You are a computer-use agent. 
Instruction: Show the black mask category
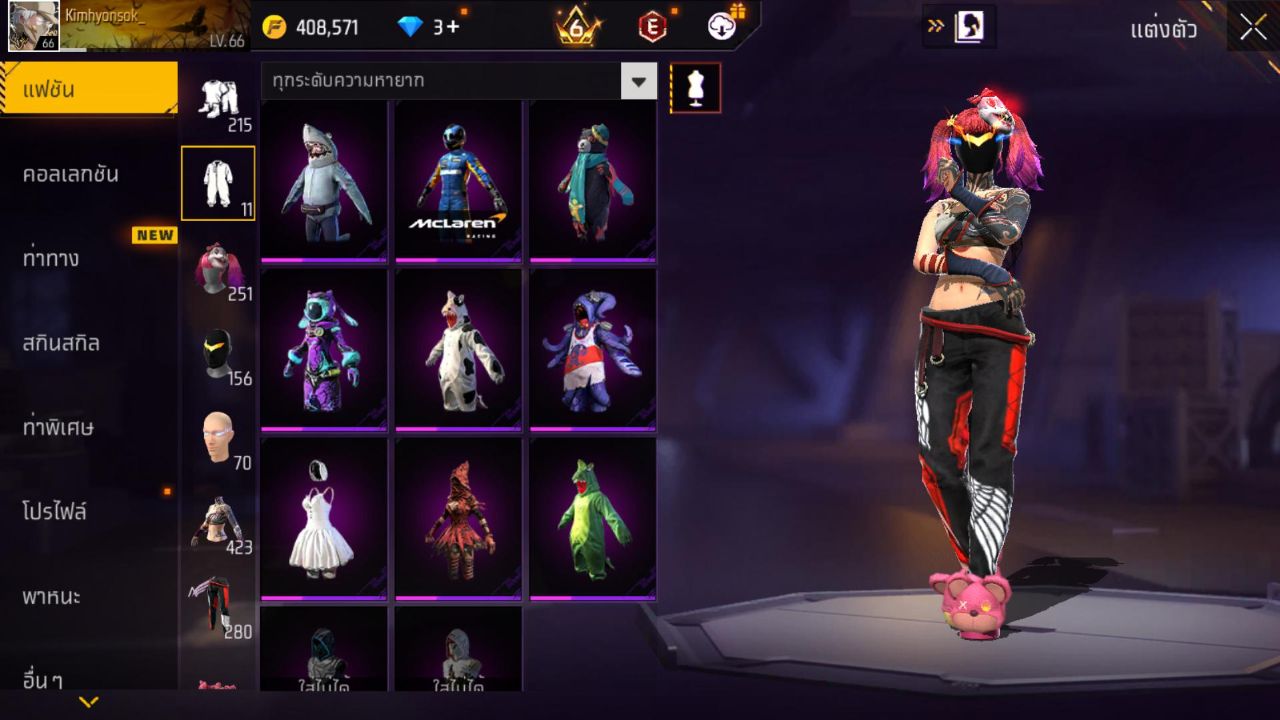[218, 353]
